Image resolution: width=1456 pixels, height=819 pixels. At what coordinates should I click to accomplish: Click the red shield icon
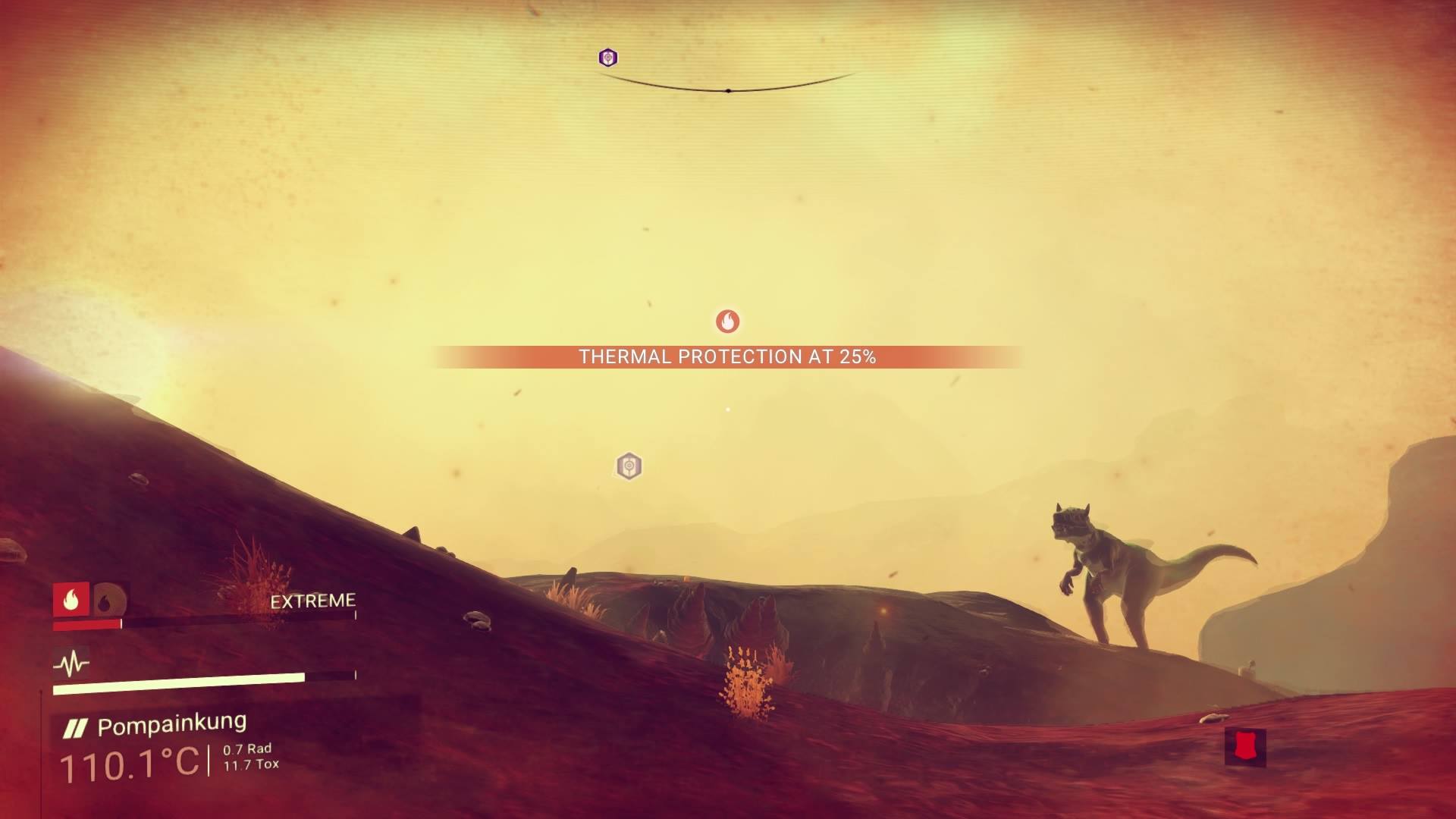[x=1244, y=746]
